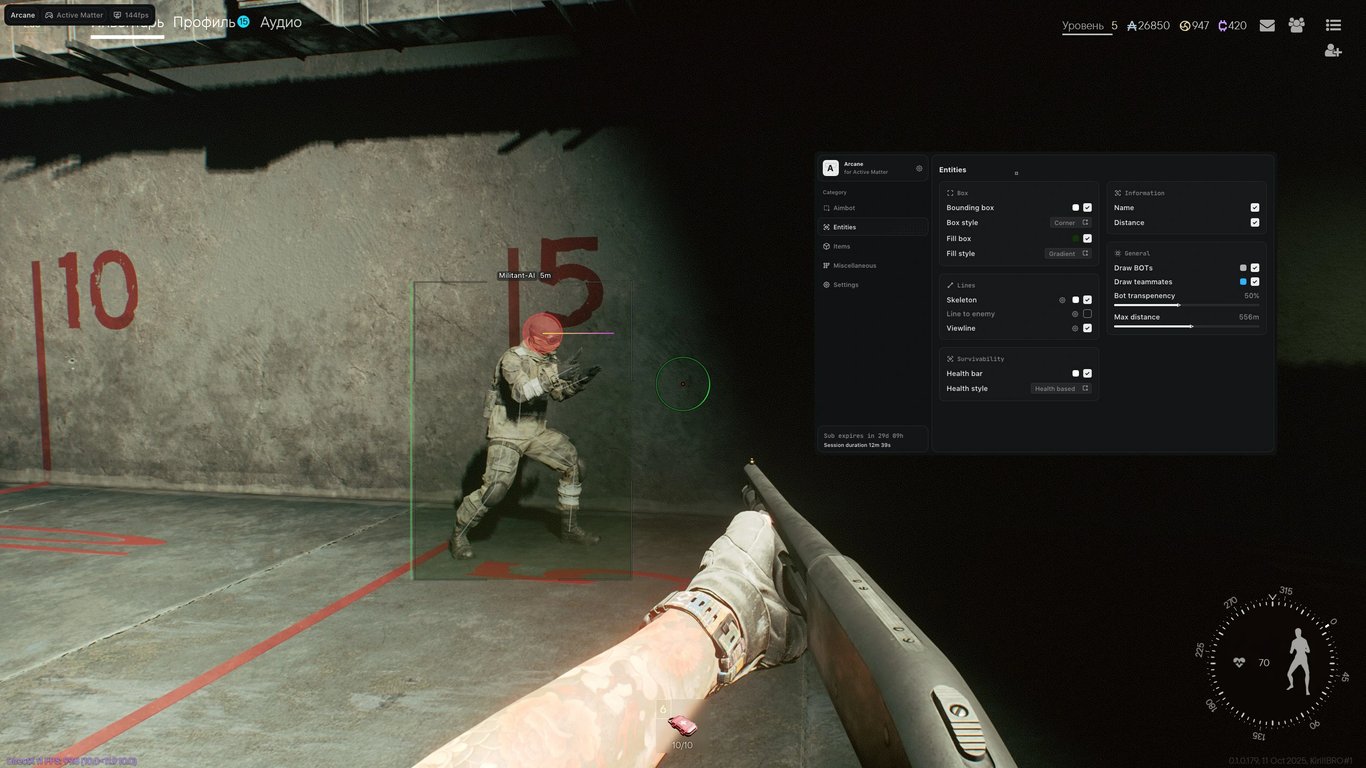
Task: Open the Arcane Settings category
Action: pos(845,284)
